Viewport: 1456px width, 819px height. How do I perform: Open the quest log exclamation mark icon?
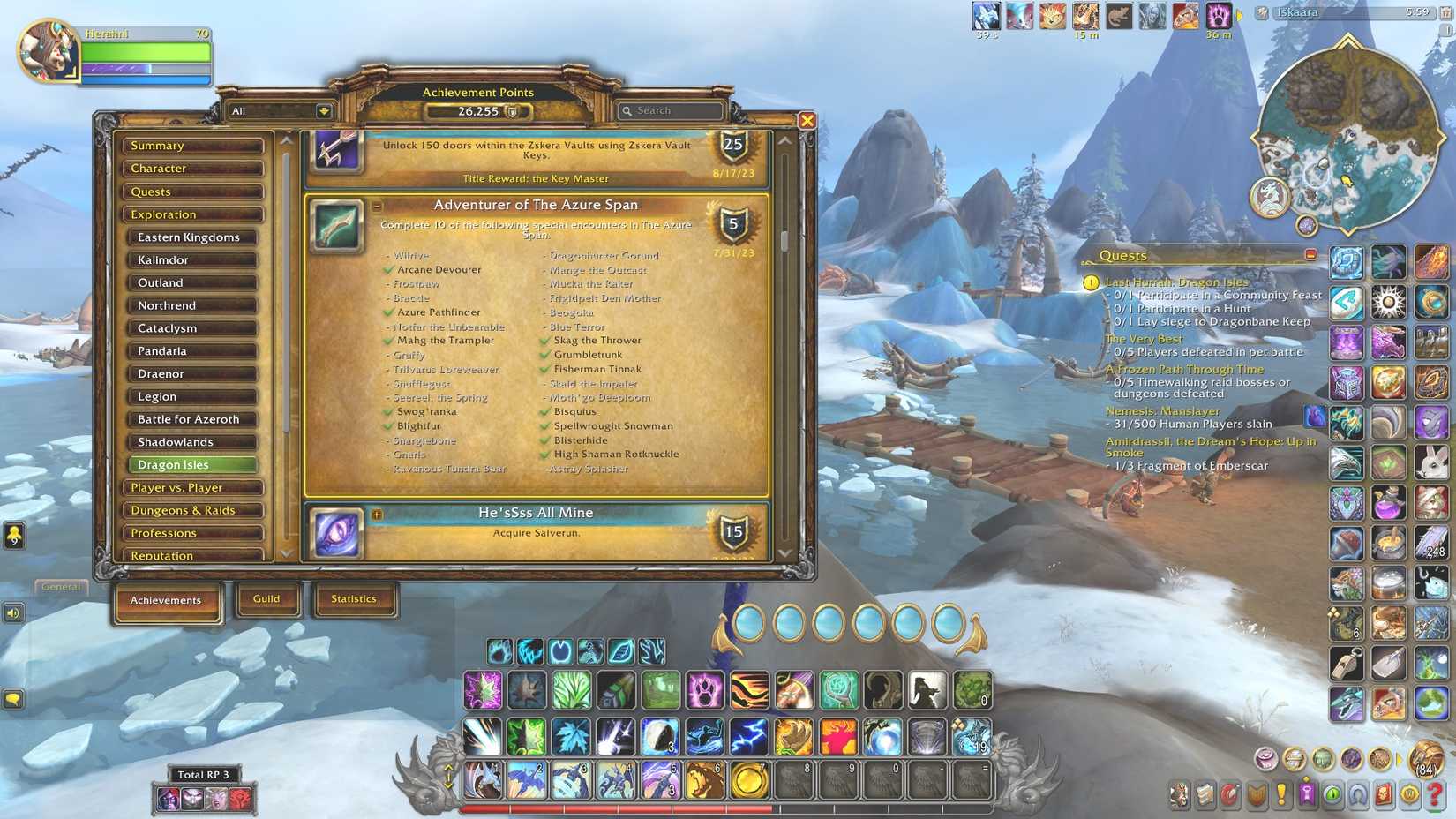click(x=1280, y=794)
